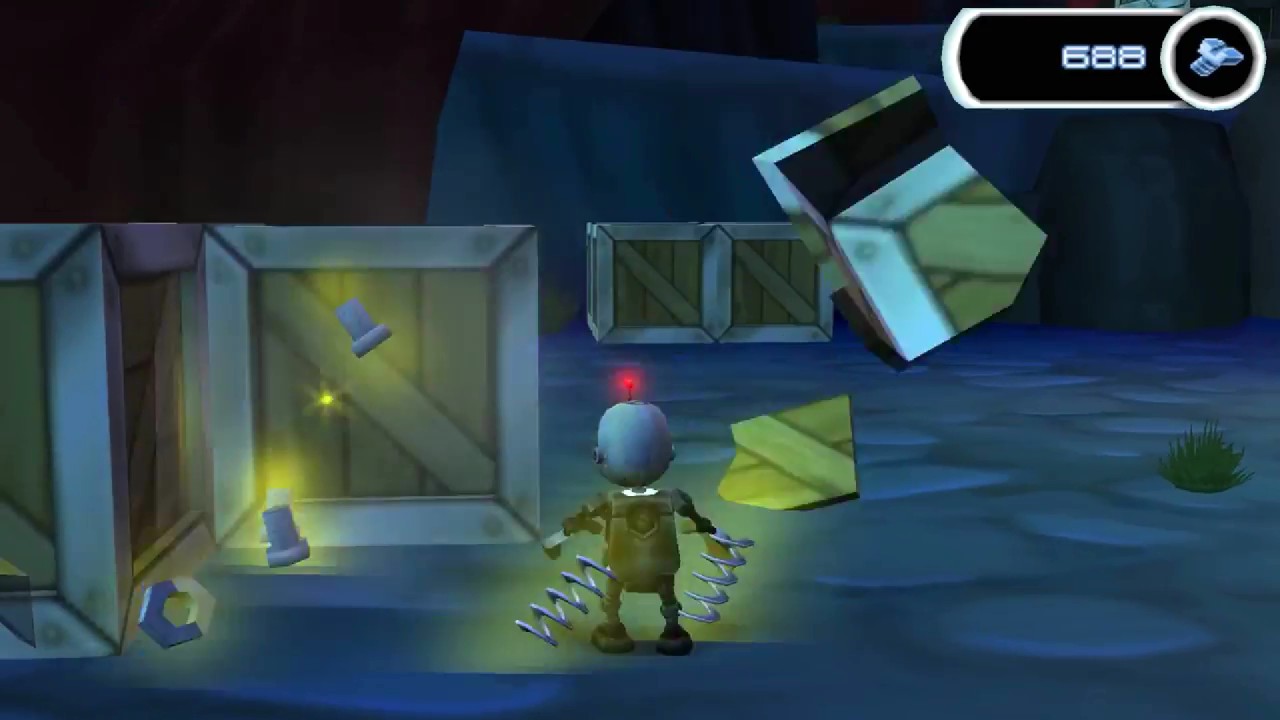Click the right spring attached to Clank
Screen dimensions: 1280x720
coord(720,570)
